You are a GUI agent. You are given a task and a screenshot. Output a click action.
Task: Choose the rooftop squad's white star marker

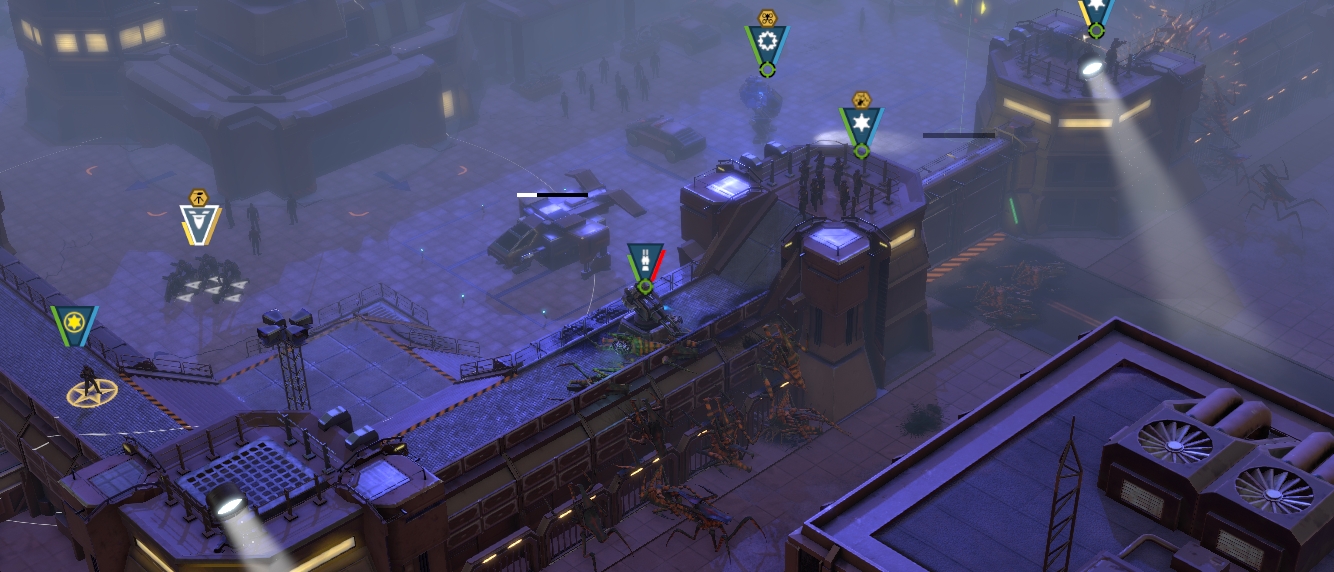(x=861, y=126)
